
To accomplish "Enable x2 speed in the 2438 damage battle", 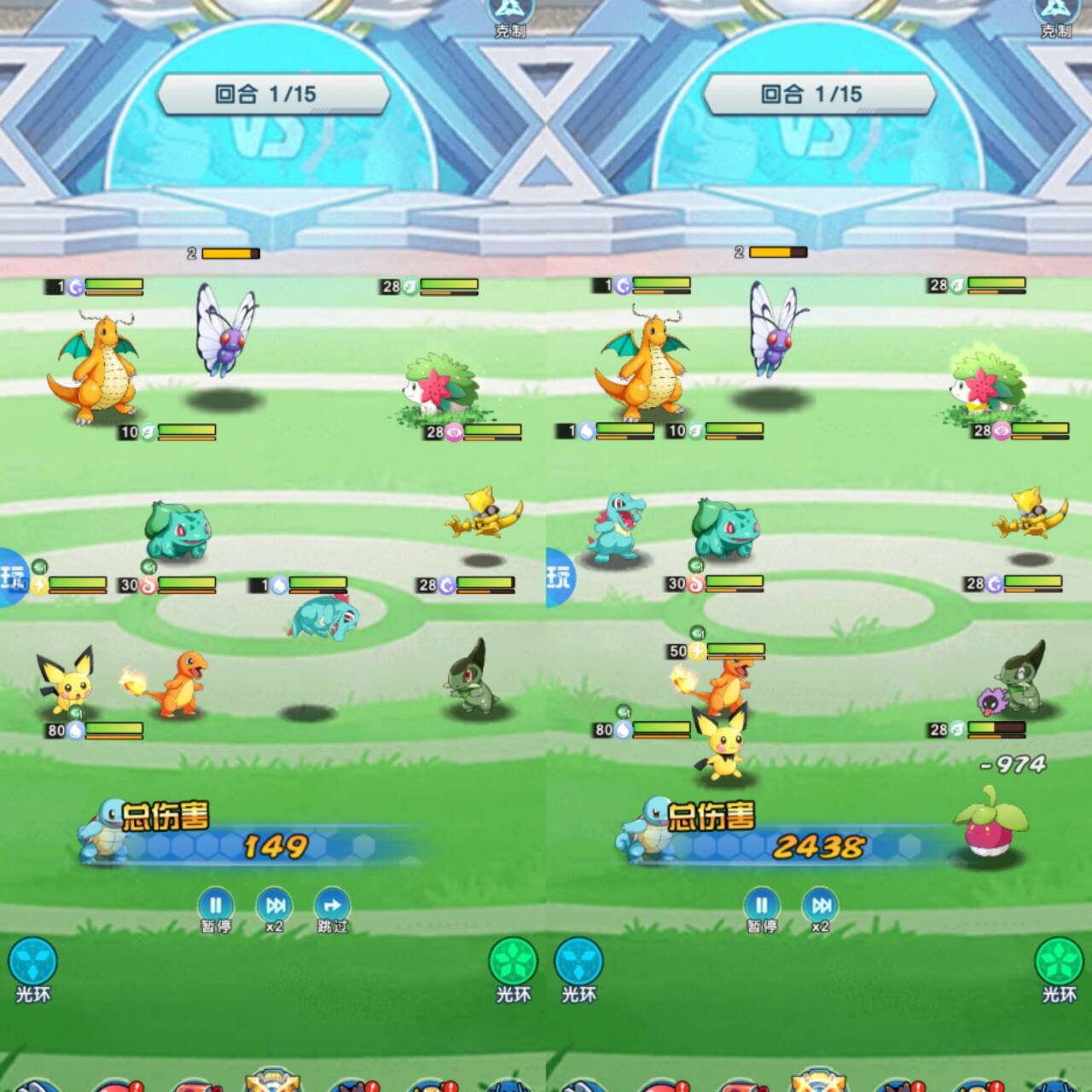I will coord(821,907).
